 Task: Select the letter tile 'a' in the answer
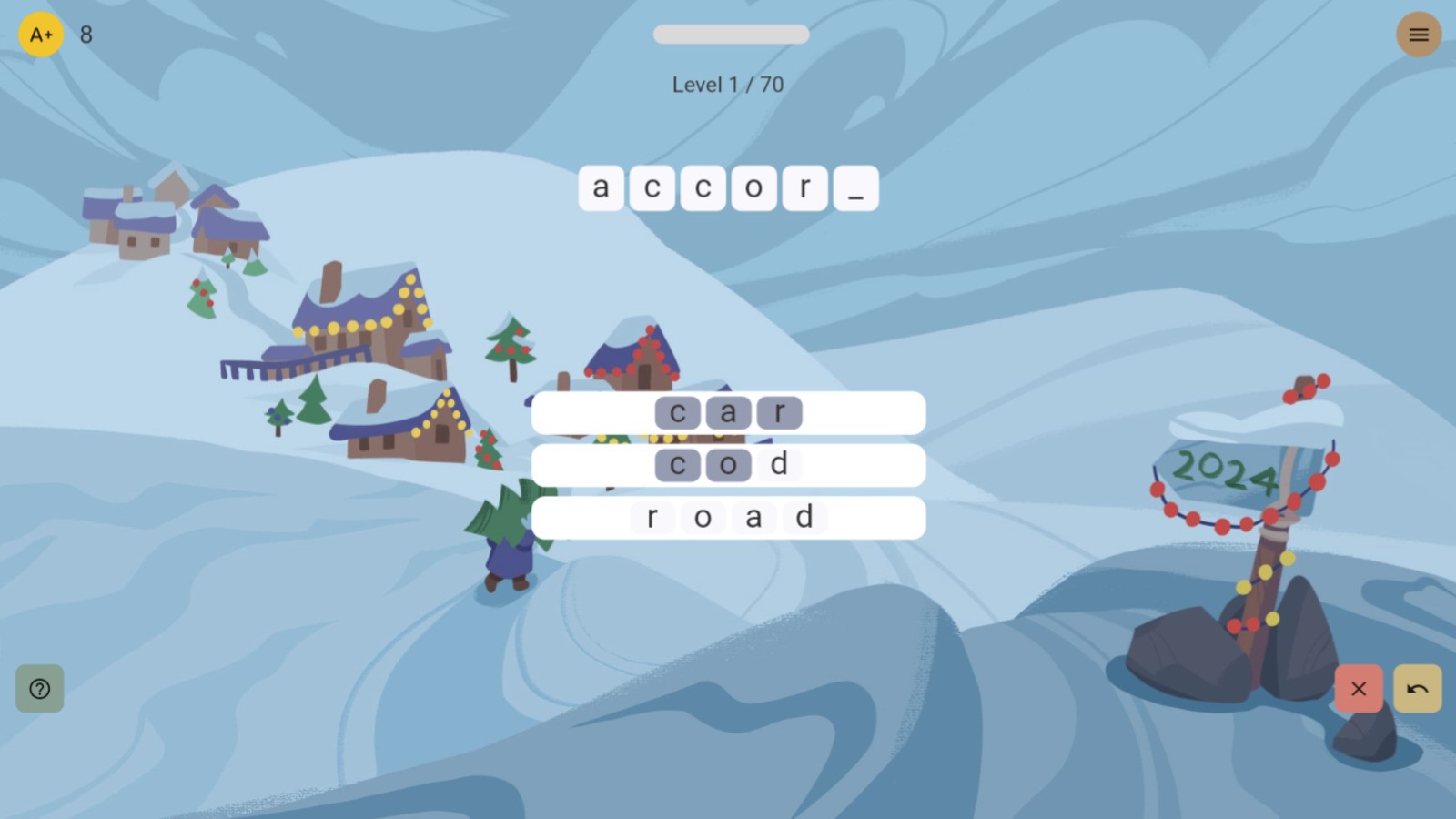tap(601, 187)
